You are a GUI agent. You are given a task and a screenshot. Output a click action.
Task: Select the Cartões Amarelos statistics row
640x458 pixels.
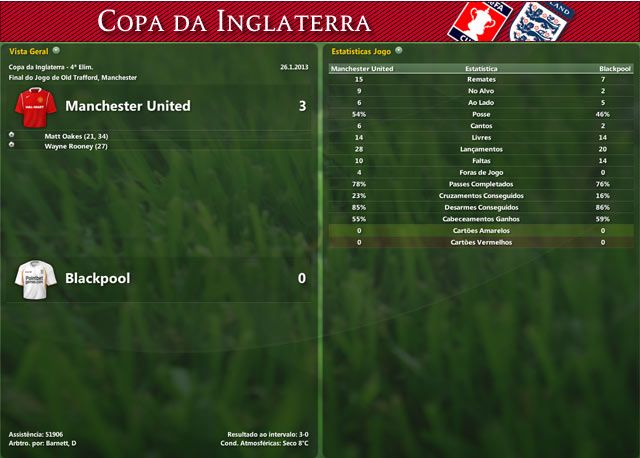[x=481, y=230]
